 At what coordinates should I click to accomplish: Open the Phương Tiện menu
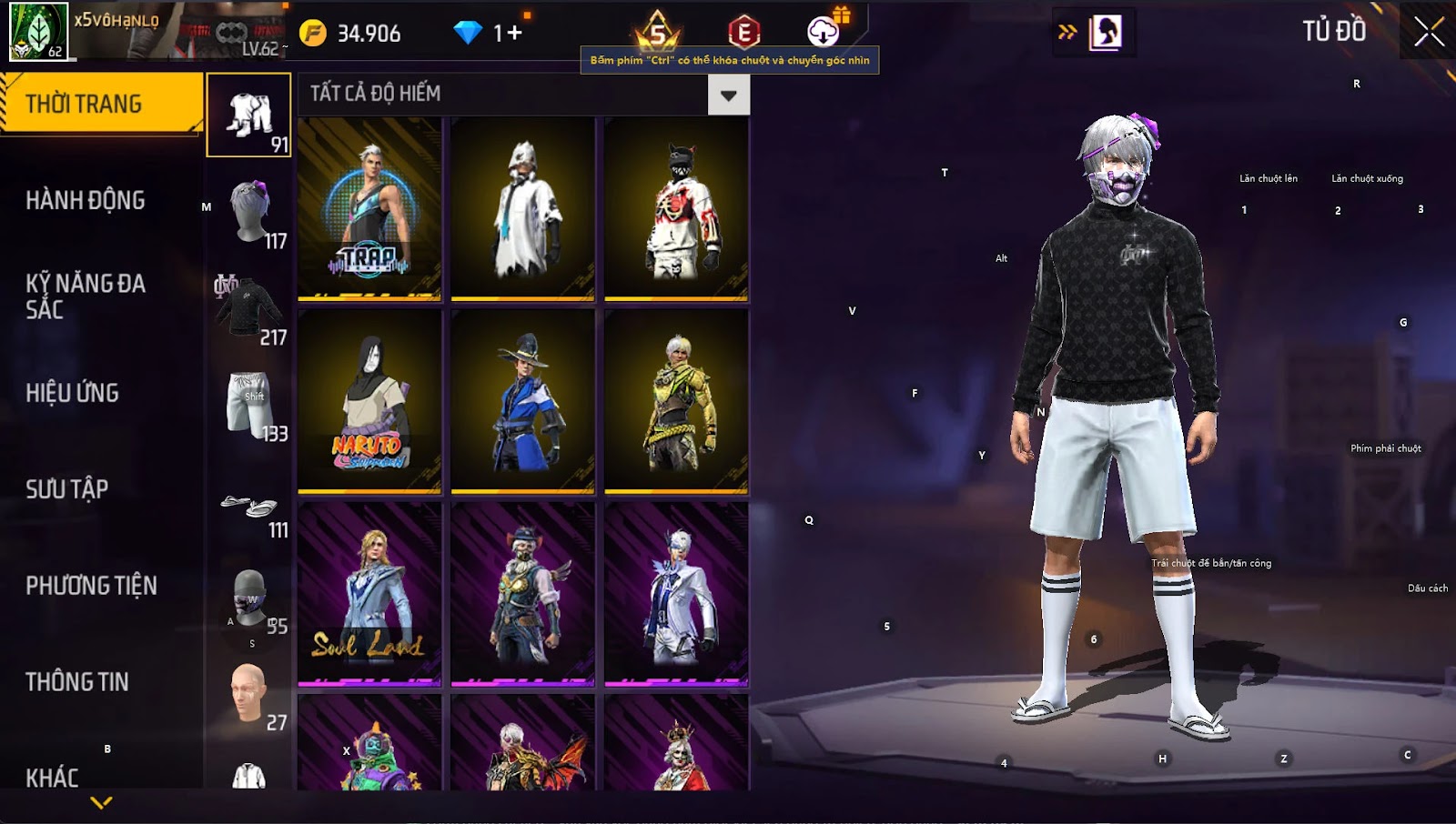pyautogui.click(x=91, y=586)
